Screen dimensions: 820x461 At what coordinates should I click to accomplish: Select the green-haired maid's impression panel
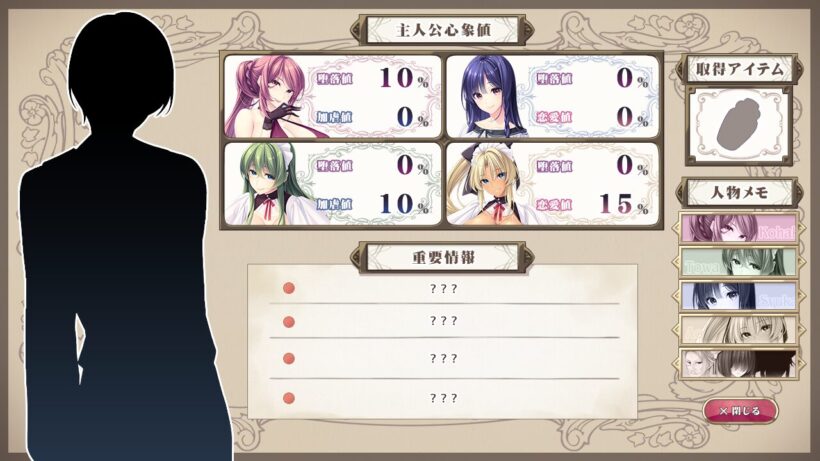click(333, 184)
